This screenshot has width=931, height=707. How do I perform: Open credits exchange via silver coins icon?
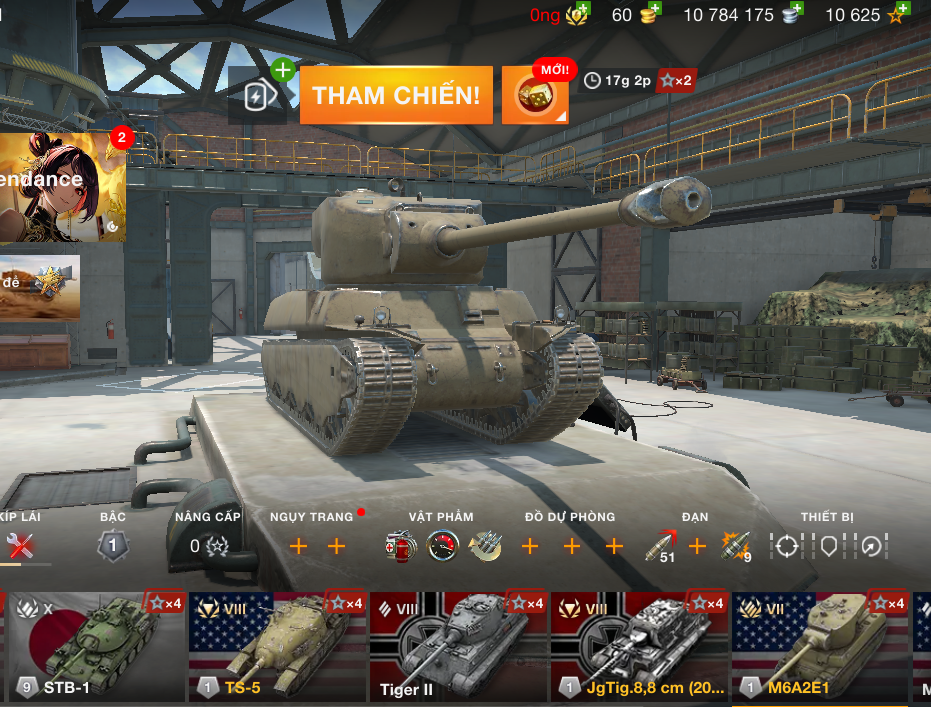[793, 15]
